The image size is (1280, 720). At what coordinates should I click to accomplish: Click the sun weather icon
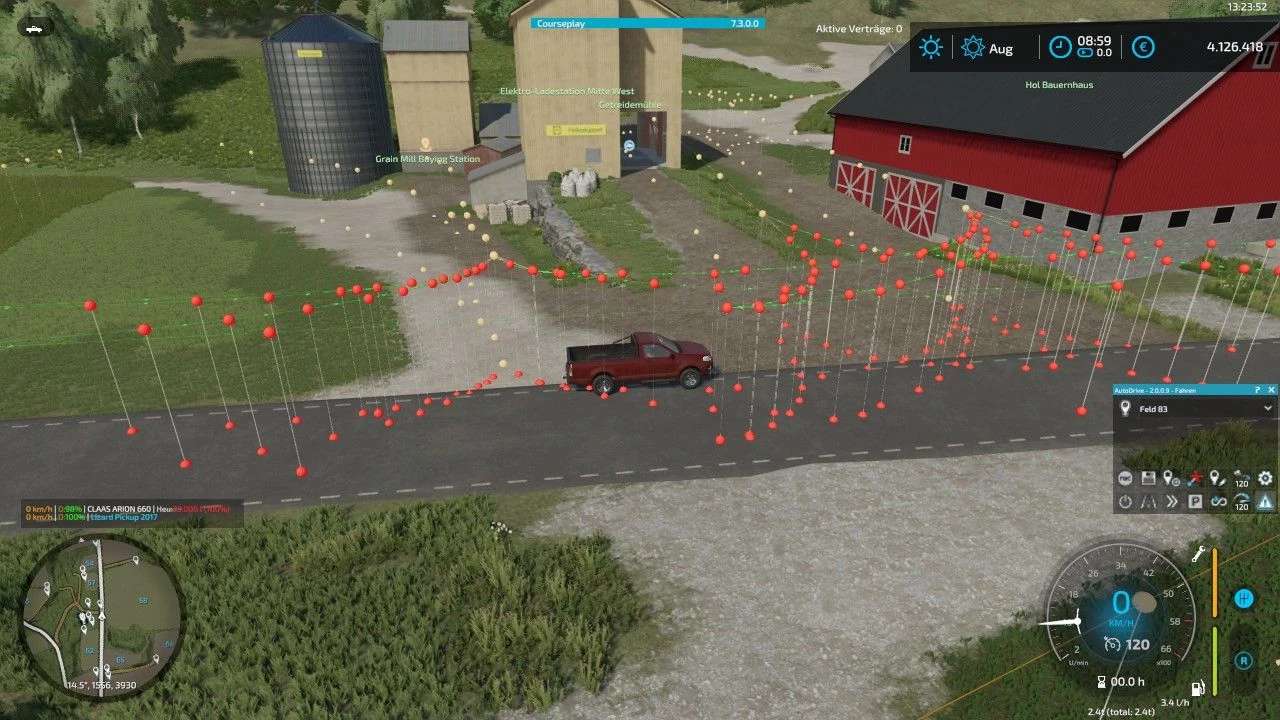[x=931, y=47]
